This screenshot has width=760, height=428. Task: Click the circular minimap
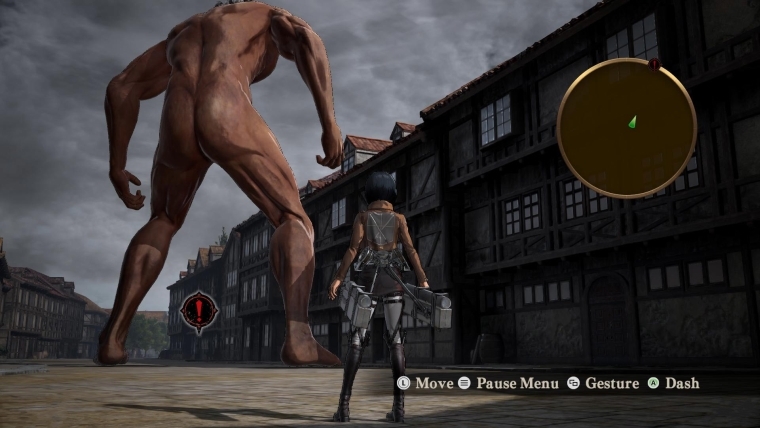[x=626, y=128]
